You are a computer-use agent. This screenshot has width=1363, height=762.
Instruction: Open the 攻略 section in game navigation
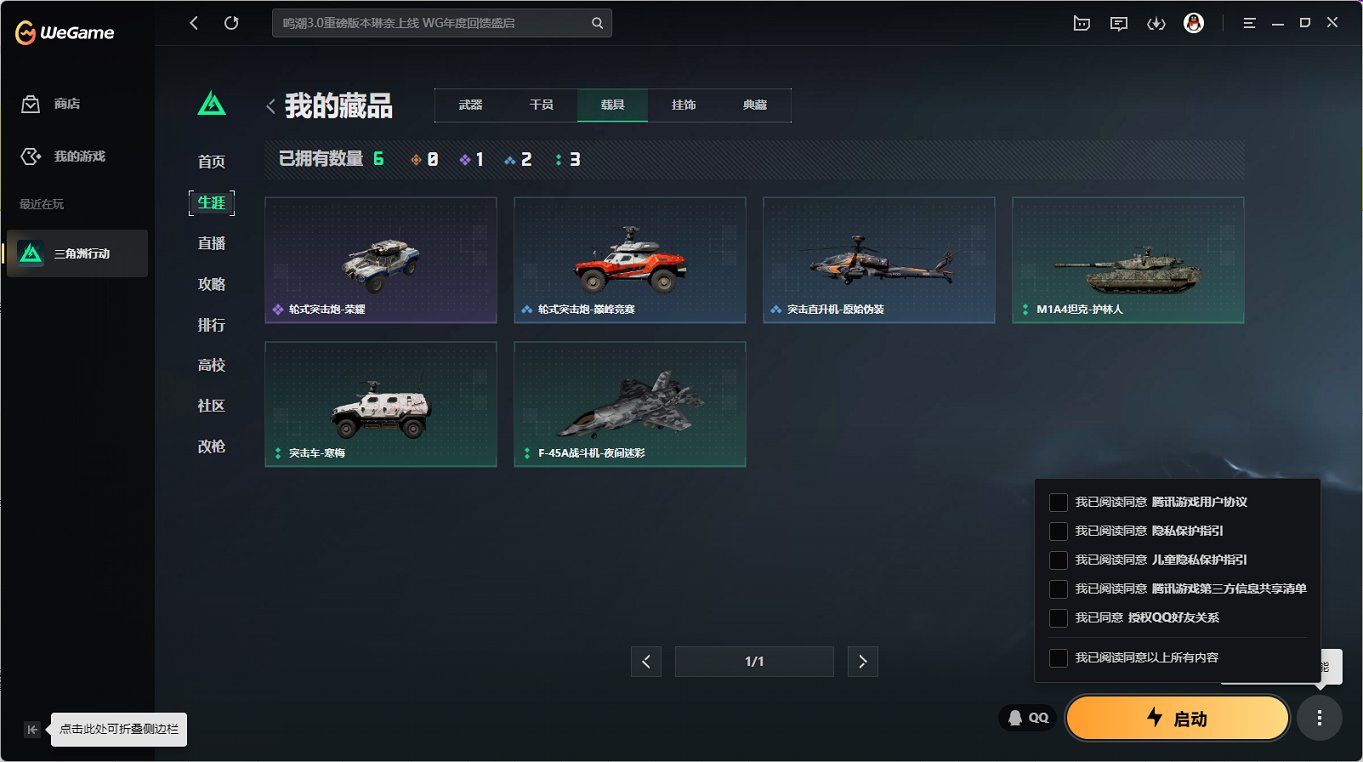(x=211, y=283)
